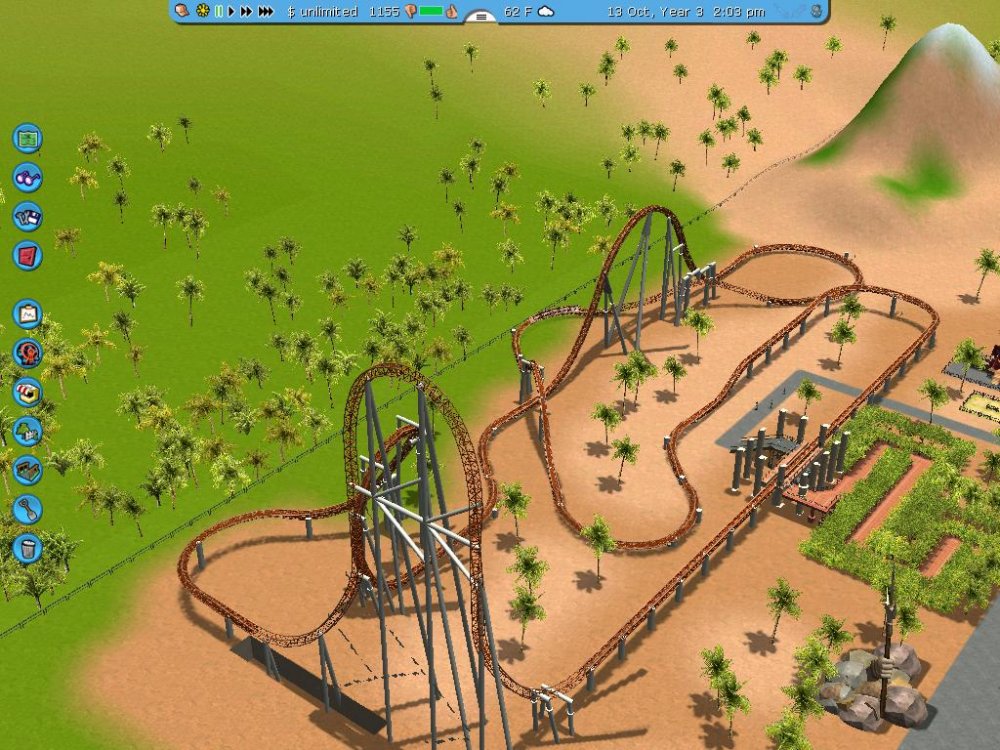This screenshot has width=1000, height=750.
Task: Open finances from the unlimited money display
Action: click(322, 12)
